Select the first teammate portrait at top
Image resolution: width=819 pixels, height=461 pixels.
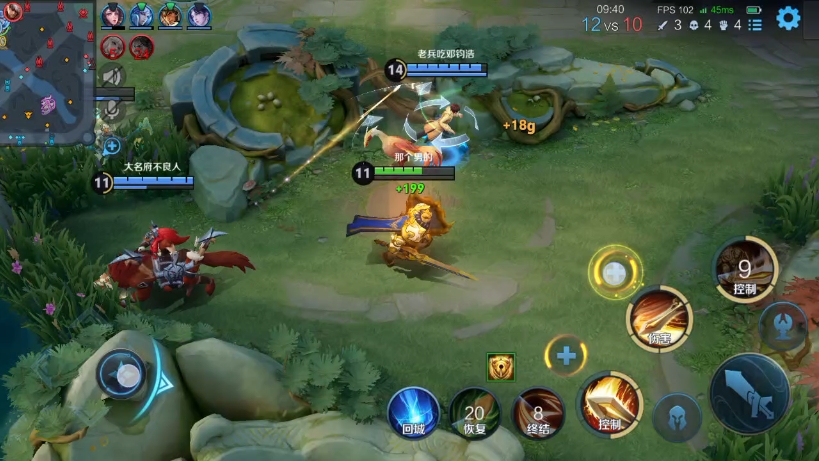click(111, 15)
